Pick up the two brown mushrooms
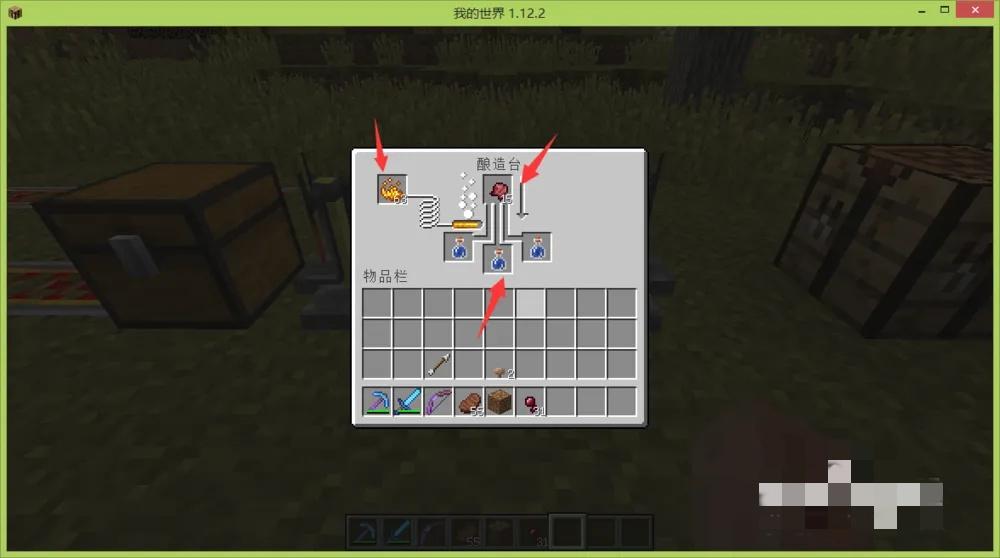This screenshot has width=1000, height=558. (x=500, y=366)
